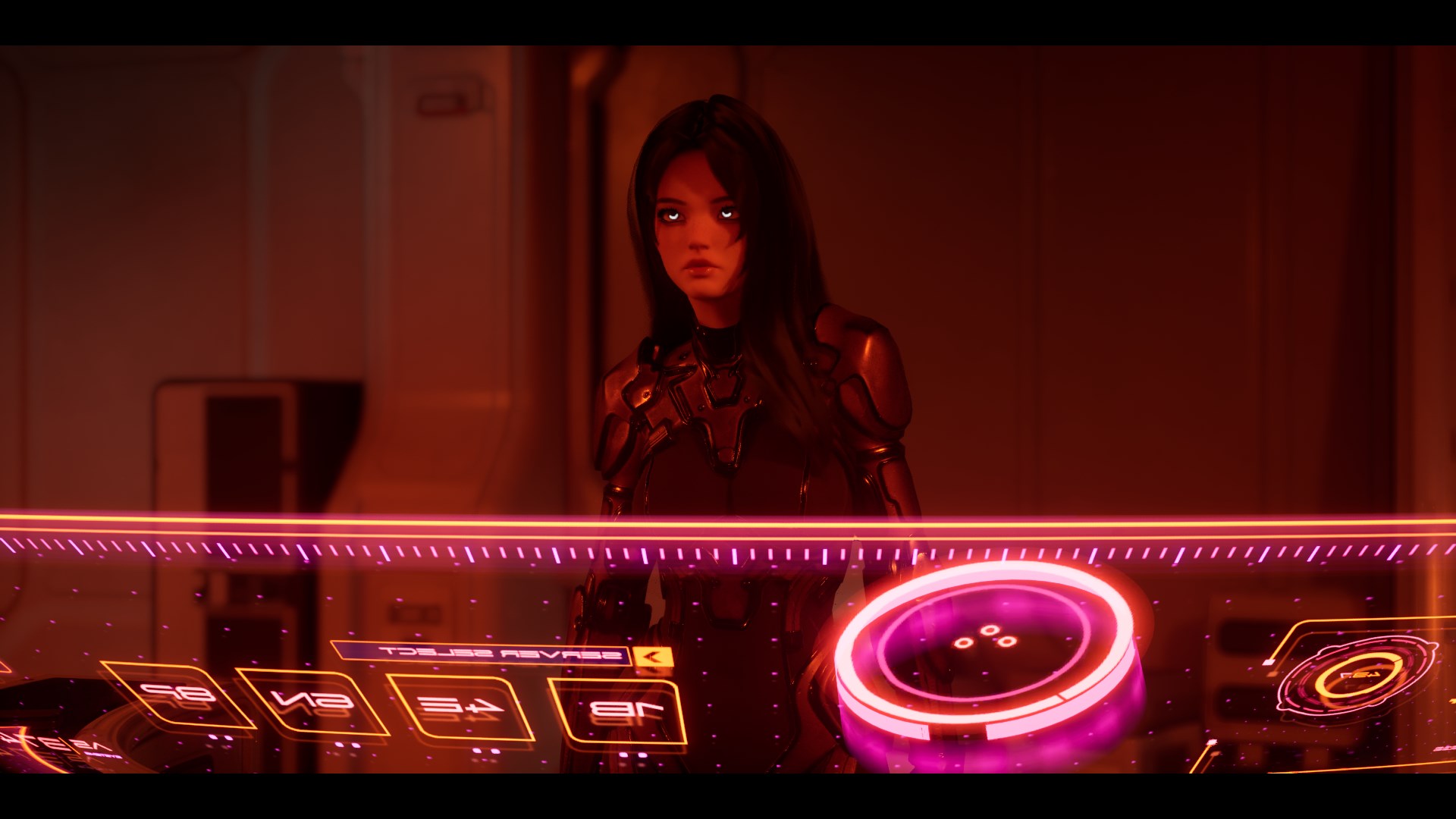
Task: Toggle the last indicator dot inside the pink ring
Action: pos(1007,642)
